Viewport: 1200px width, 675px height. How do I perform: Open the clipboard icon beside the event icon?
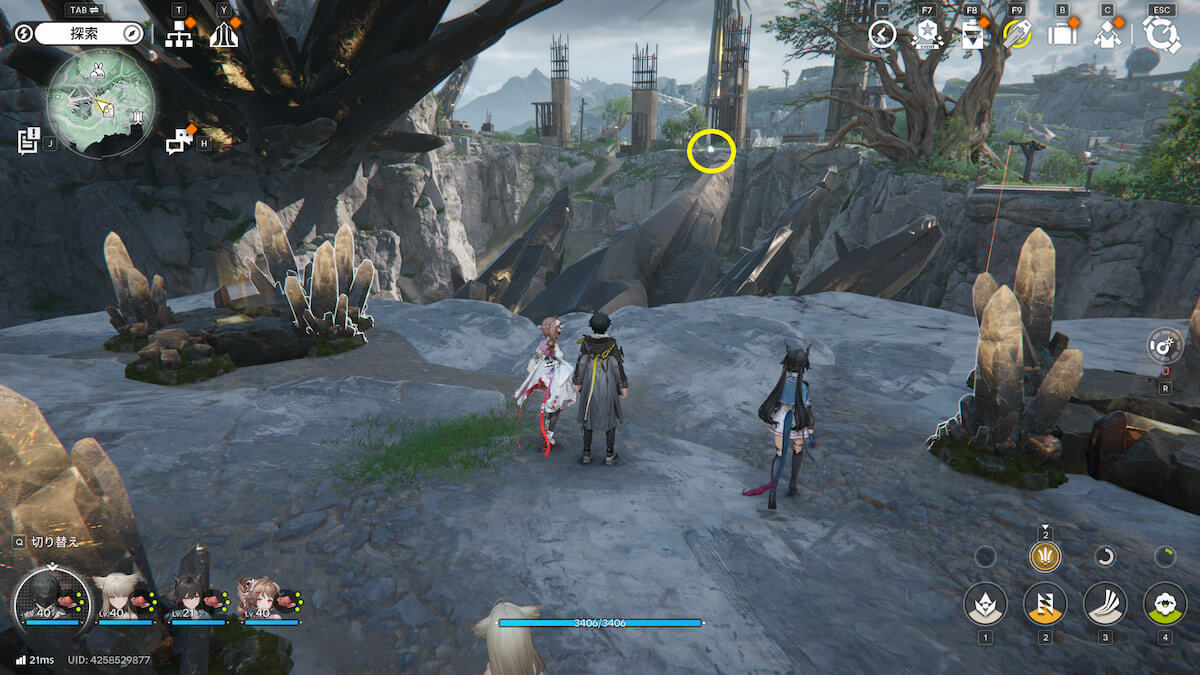[971, 35]
